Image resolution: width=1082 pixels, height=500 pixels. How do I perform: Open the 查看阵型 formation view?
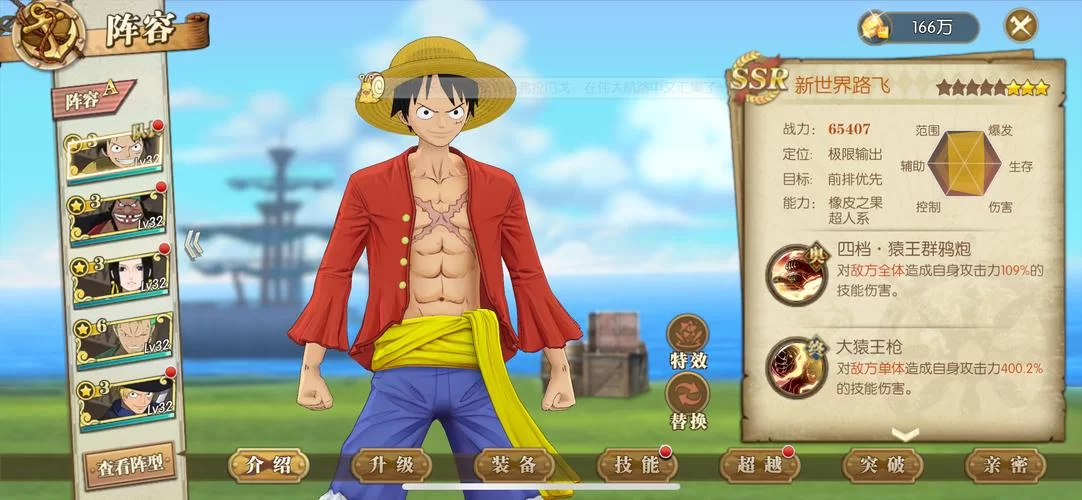pyautogui.click(x=130, y=465)
